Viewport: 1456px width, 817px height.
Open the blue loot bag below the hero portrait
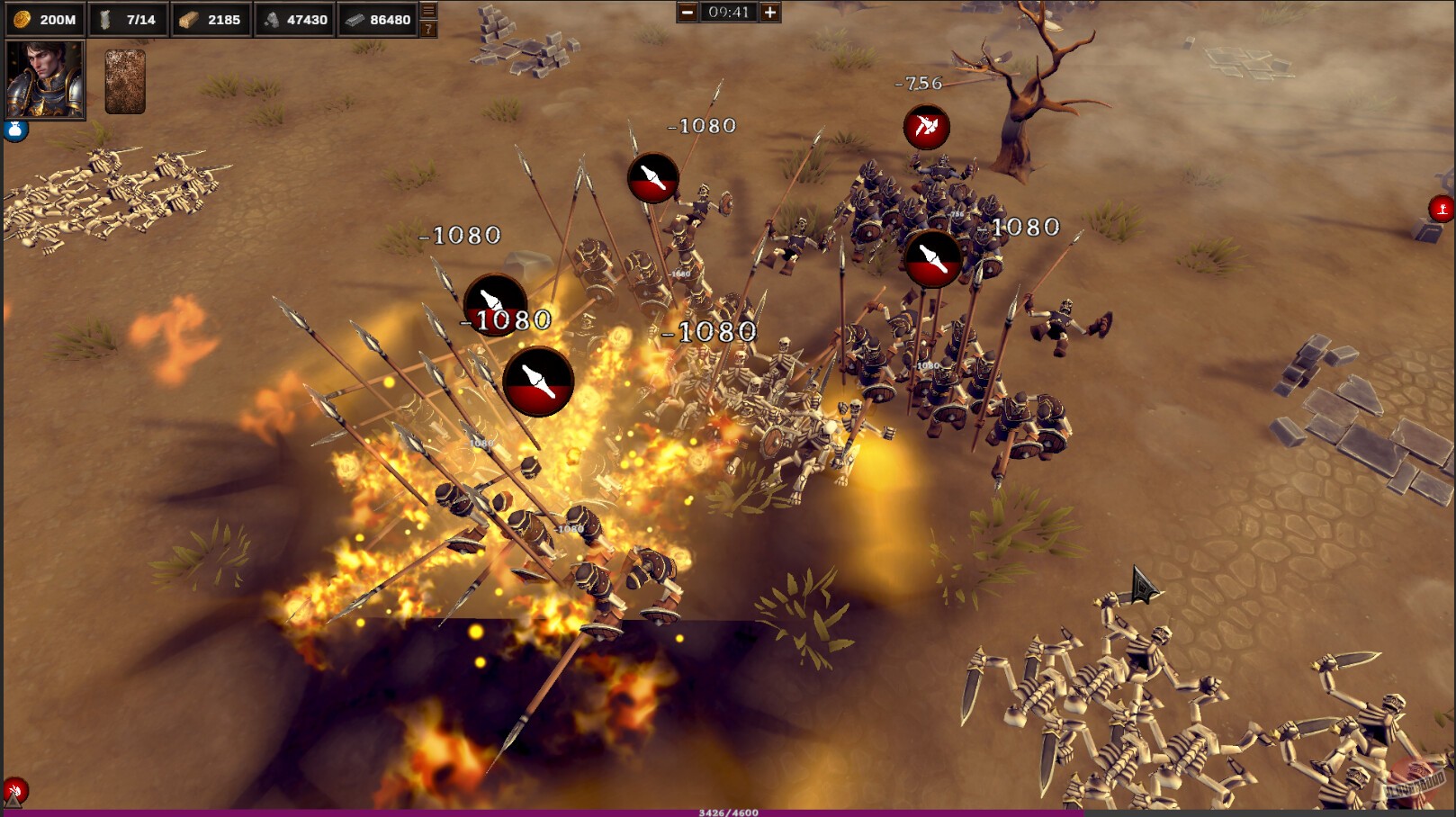click(x=15, y=130)
